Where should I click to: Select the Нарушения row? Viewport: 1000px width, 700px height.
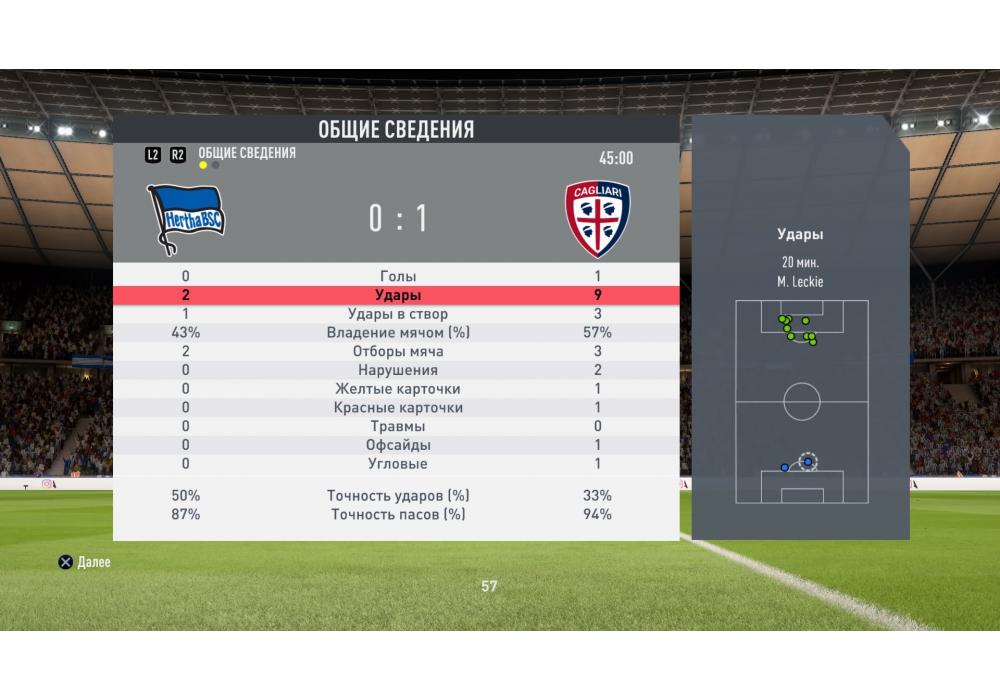click(398, 370)
